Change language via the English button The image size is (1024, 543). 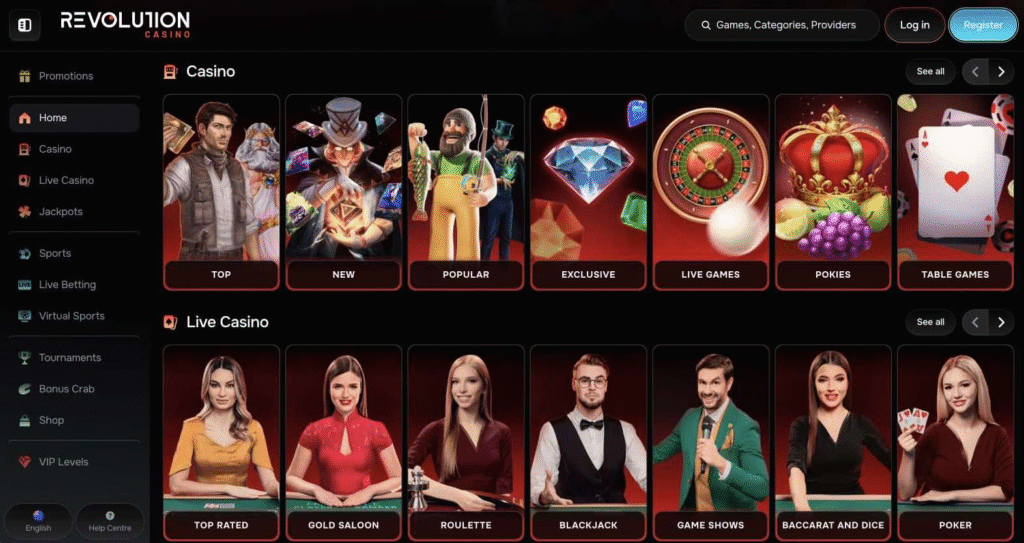(x=38, y=521)
